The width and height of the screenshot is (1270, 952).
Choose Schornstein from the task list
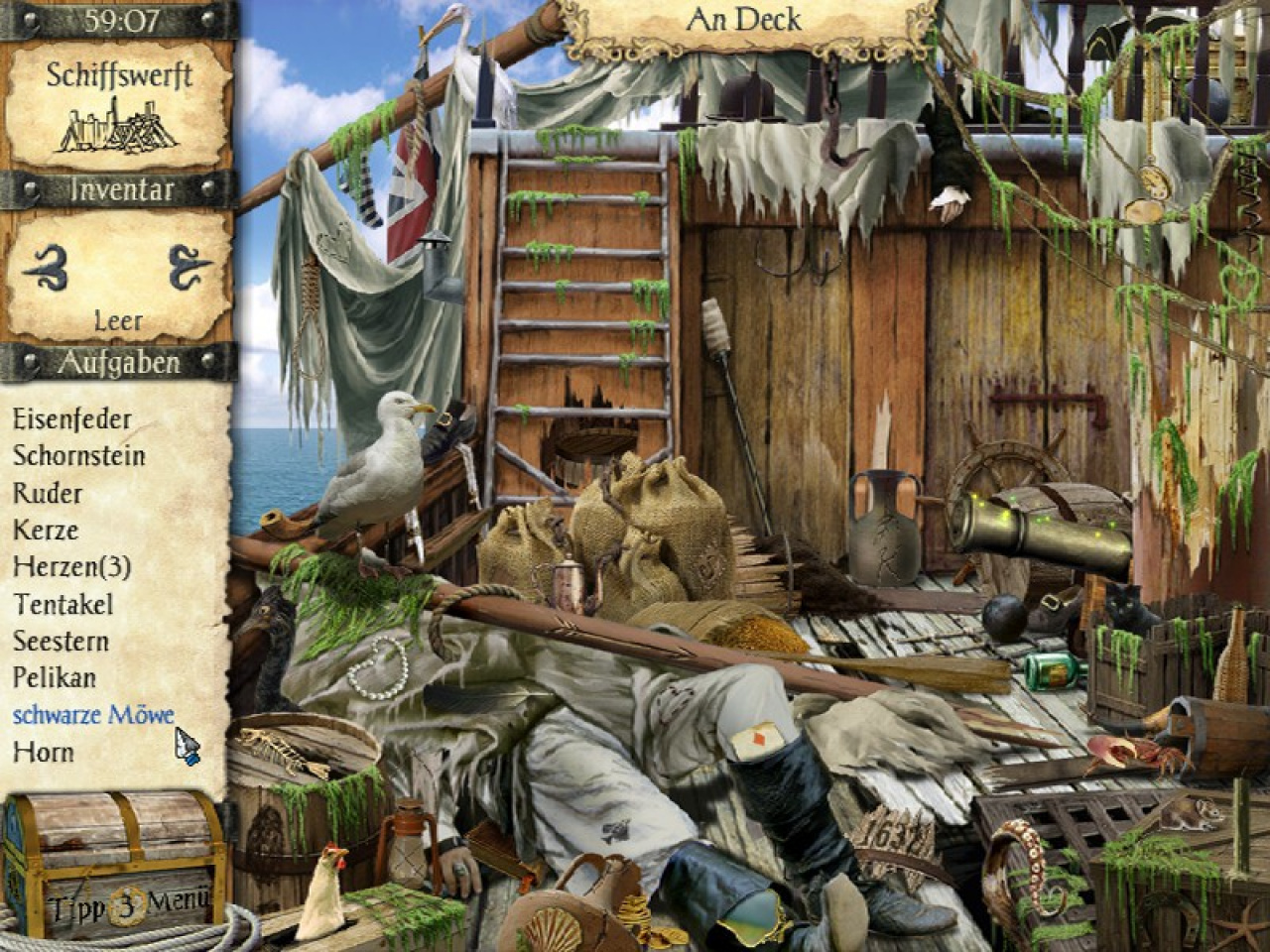click(79, 456)
